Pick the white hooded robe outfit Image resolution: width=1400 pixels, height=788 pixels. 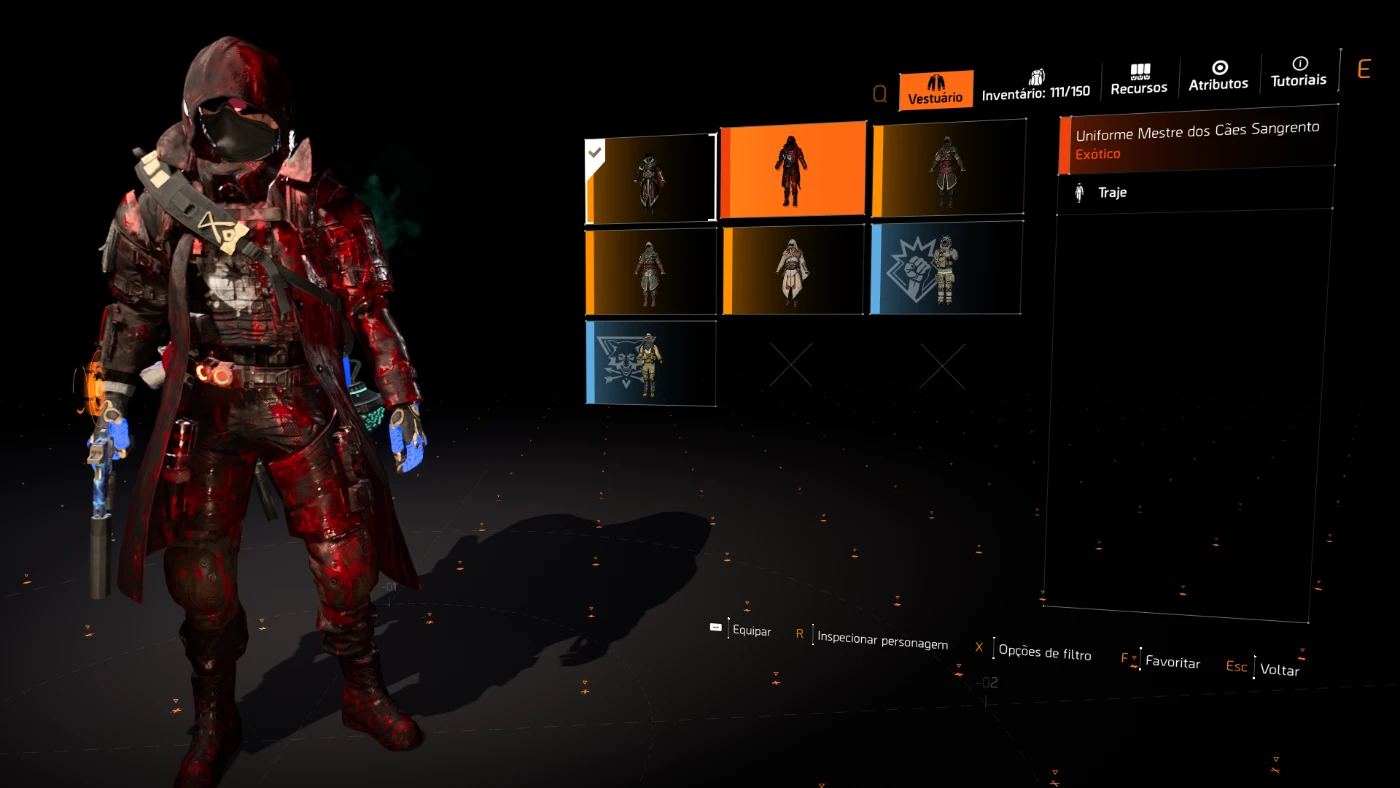793,270
